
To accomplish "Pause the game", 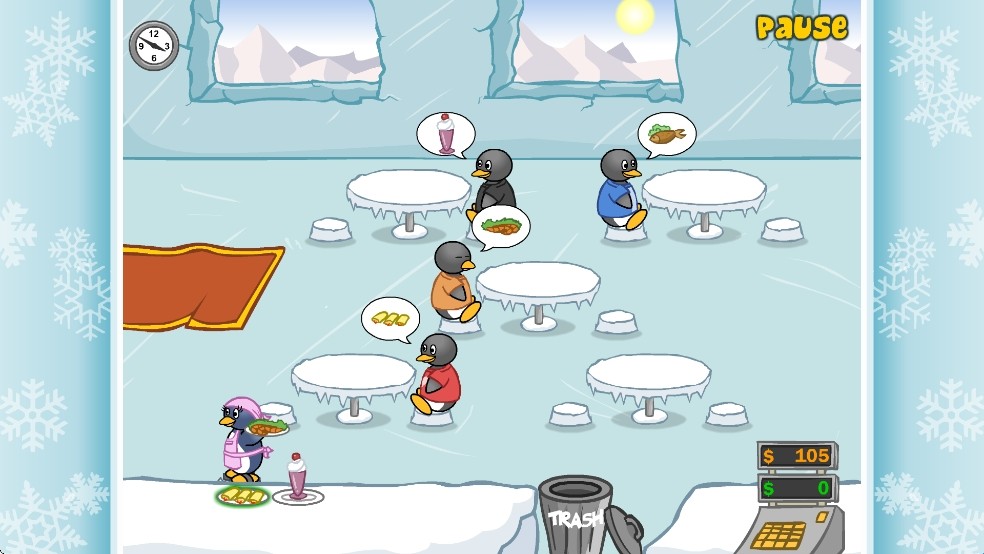I will 801,27.
